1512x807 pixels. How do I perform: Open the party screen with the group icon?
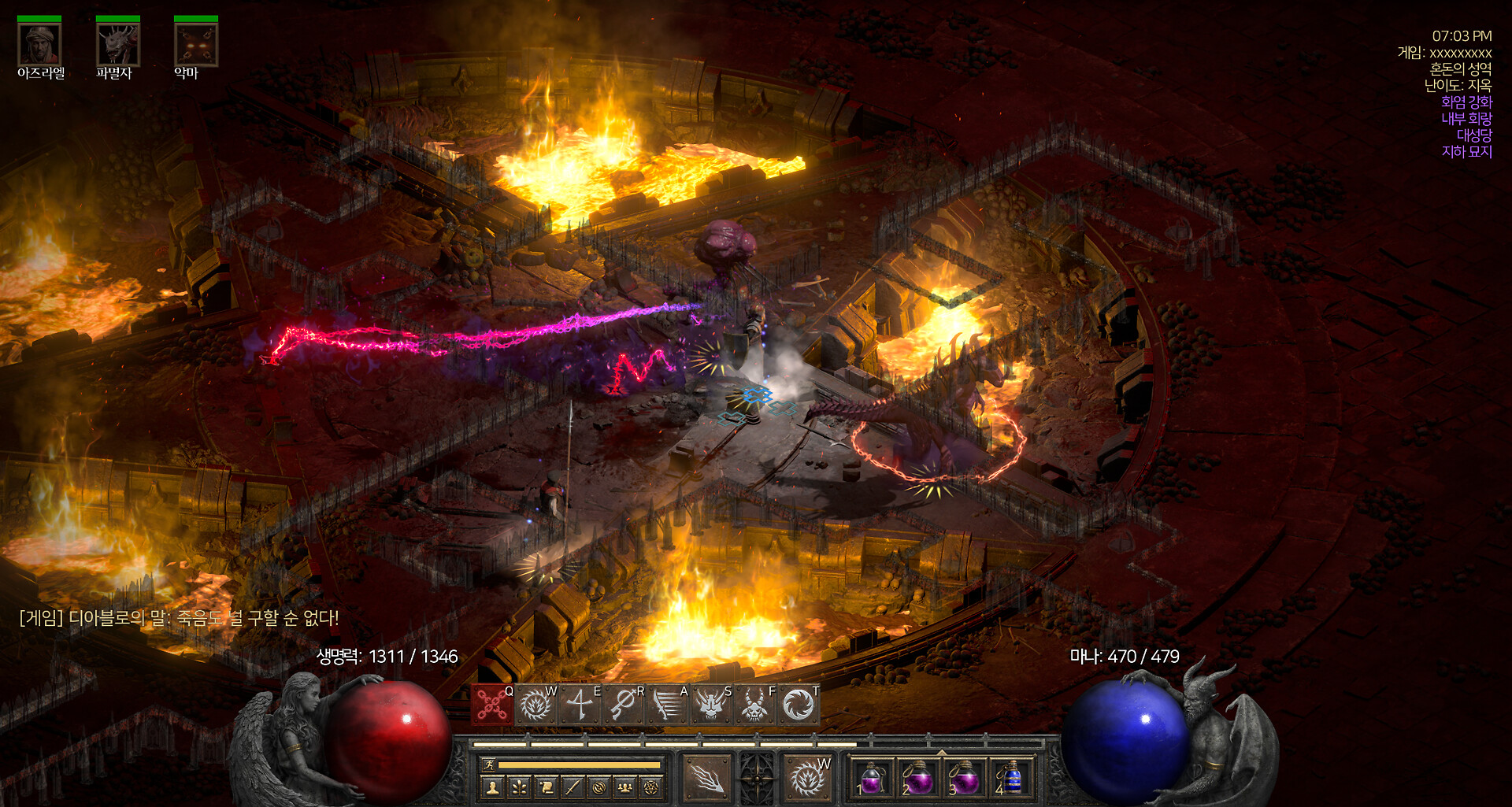(625, 787)
